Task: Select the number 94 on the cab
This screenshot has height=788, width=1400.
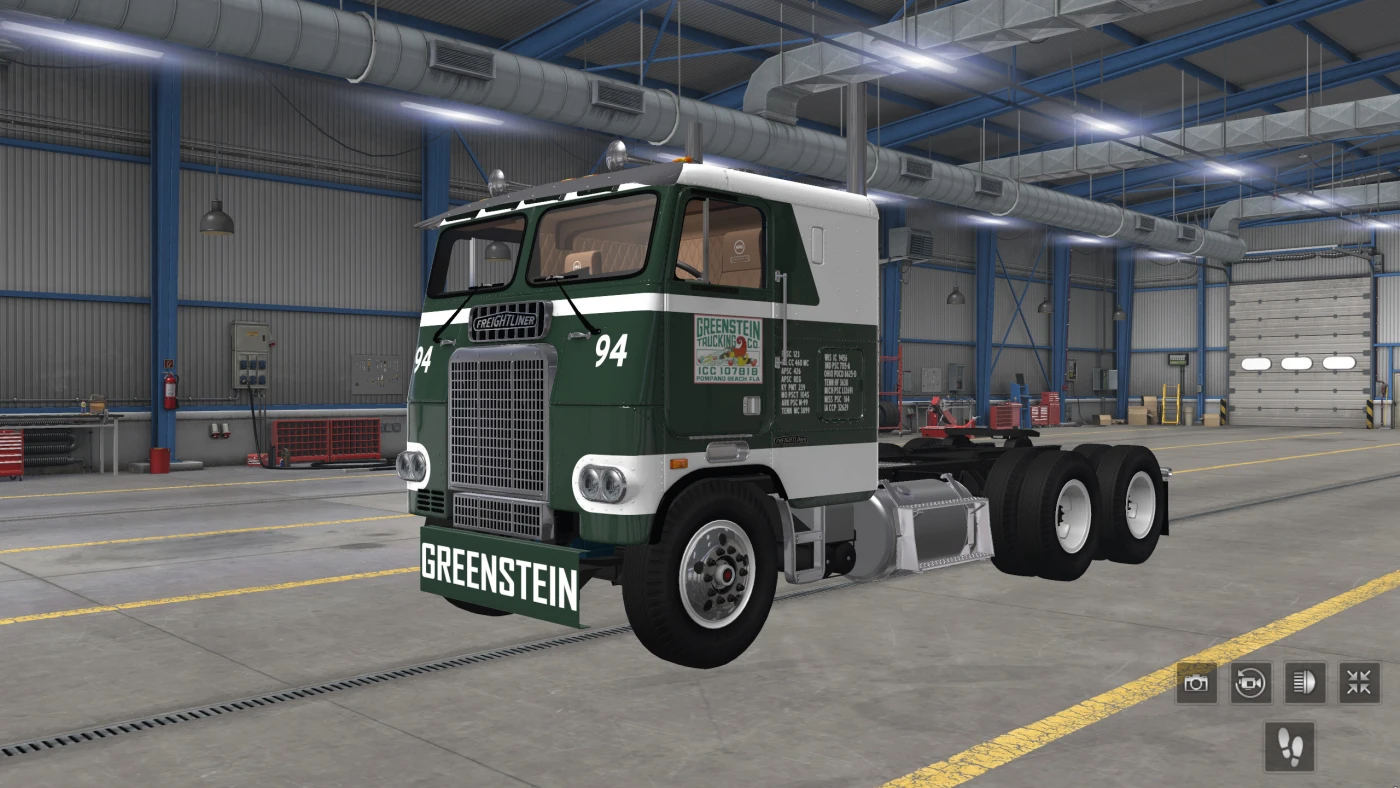Action: point(612,348)
